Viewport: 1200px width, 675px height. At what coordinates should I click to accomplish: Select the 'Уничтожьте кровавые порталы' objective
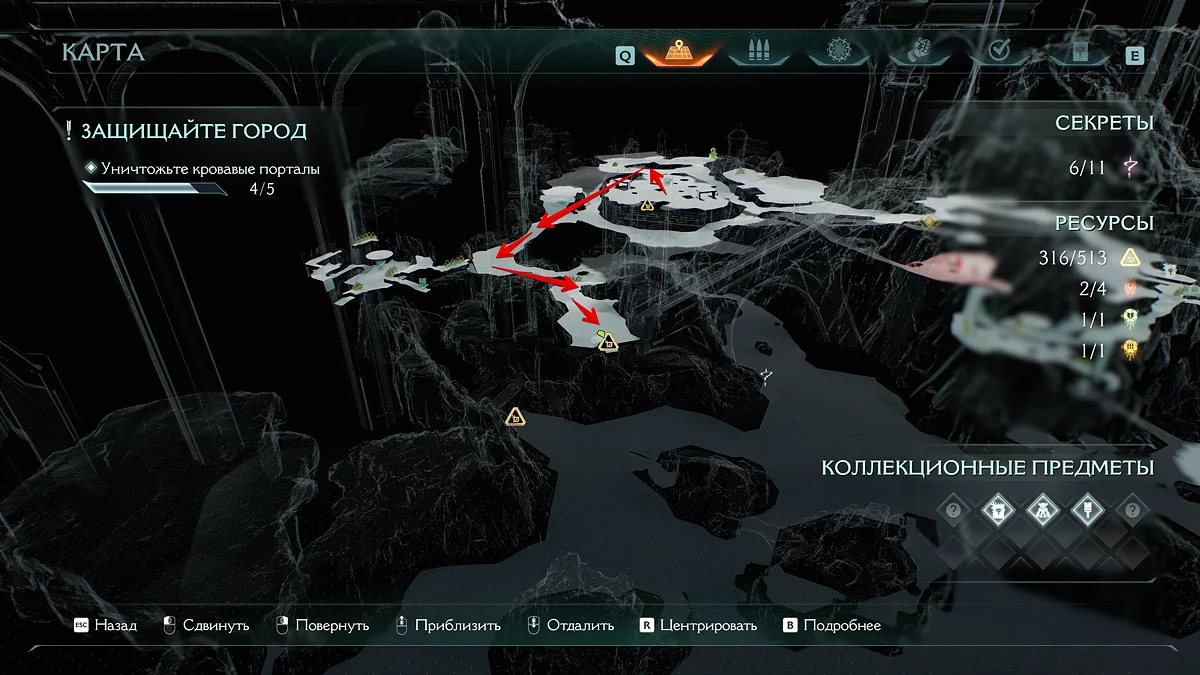(210, 169)
